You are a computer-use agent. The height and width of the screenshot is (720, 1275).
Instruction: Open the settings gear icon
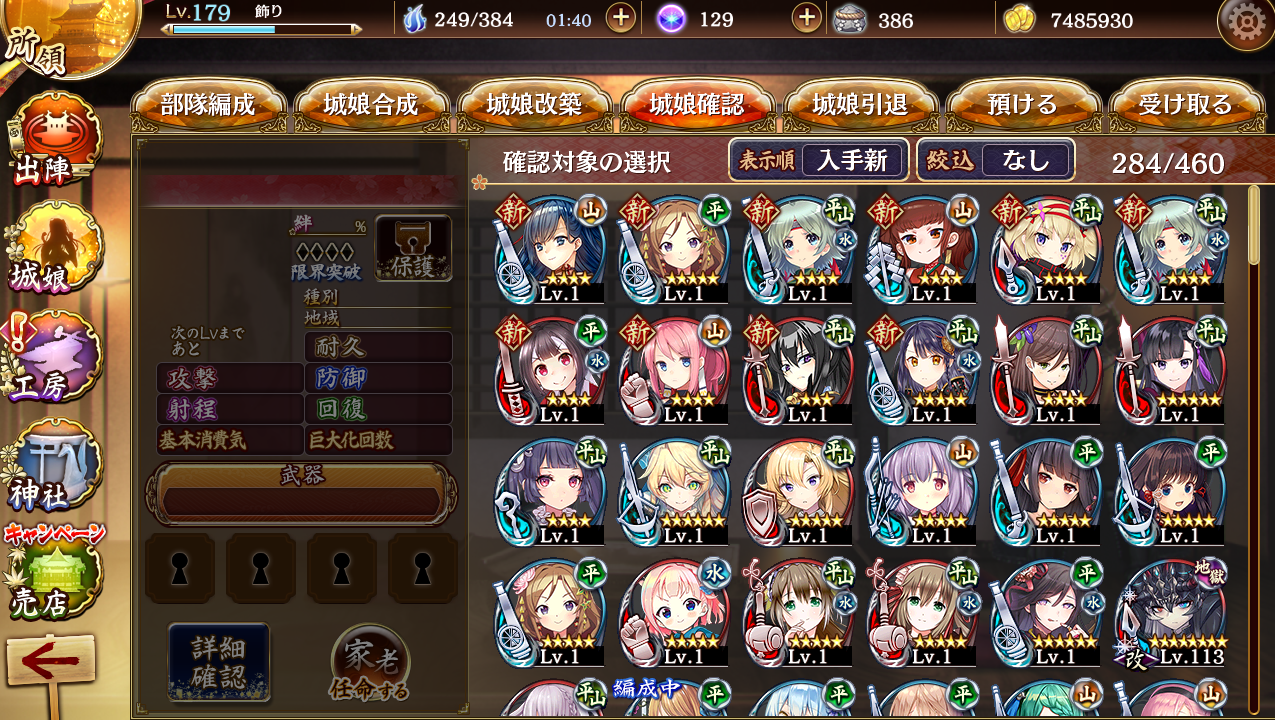click(1245, 23)
